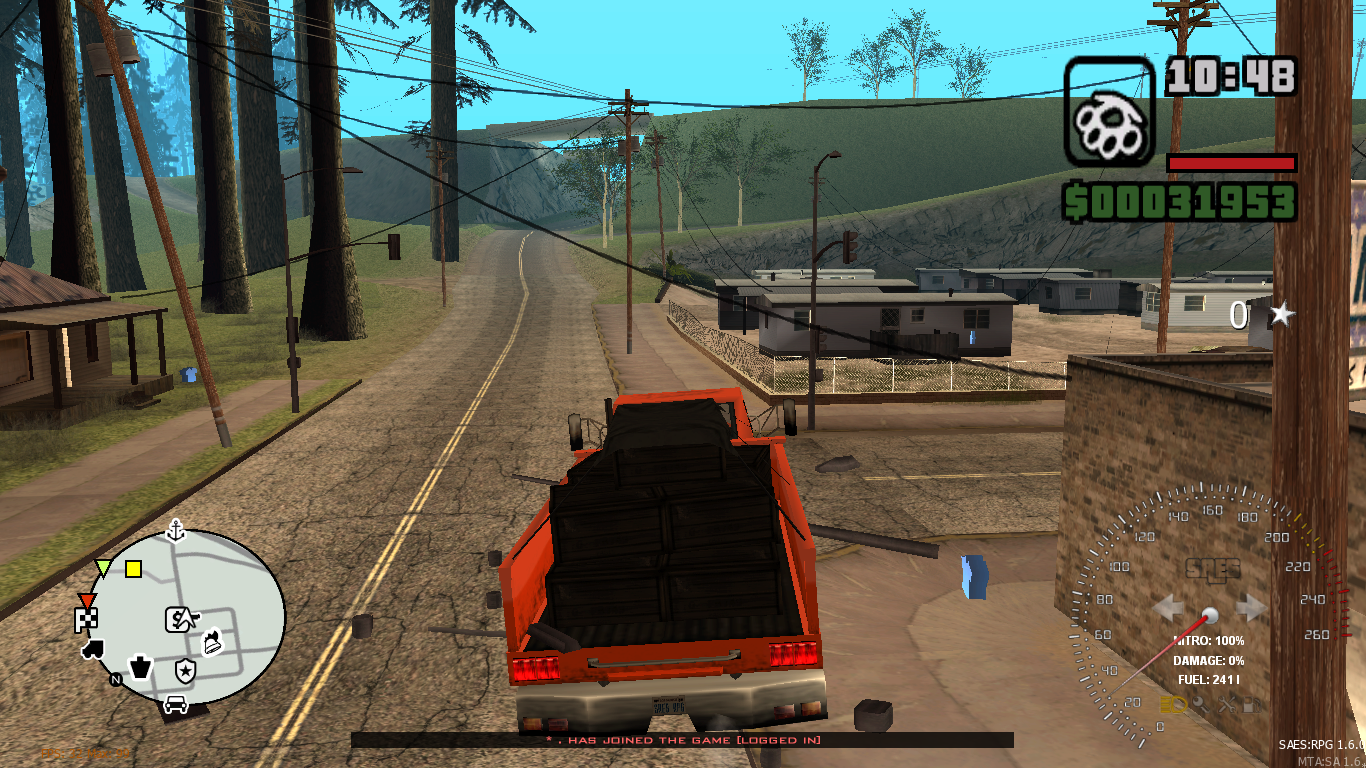
Task: Click the yellow square marker on the radar
Action: pos(133,569)
